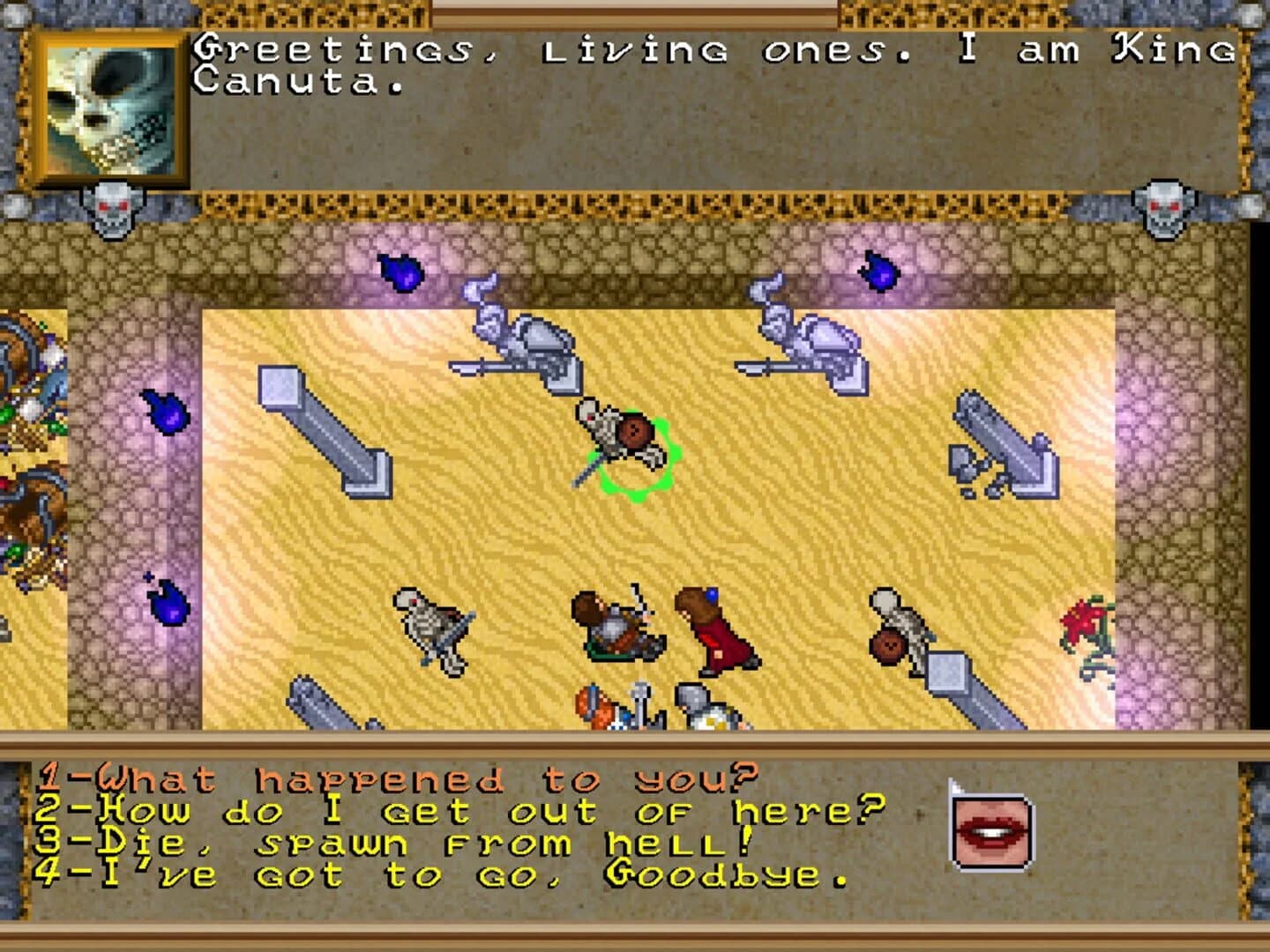Image resolution: width=1270 pixels, height=952 pixels.
Task: Choose I've got to go, Goodbye
Action: coord(441,877)
